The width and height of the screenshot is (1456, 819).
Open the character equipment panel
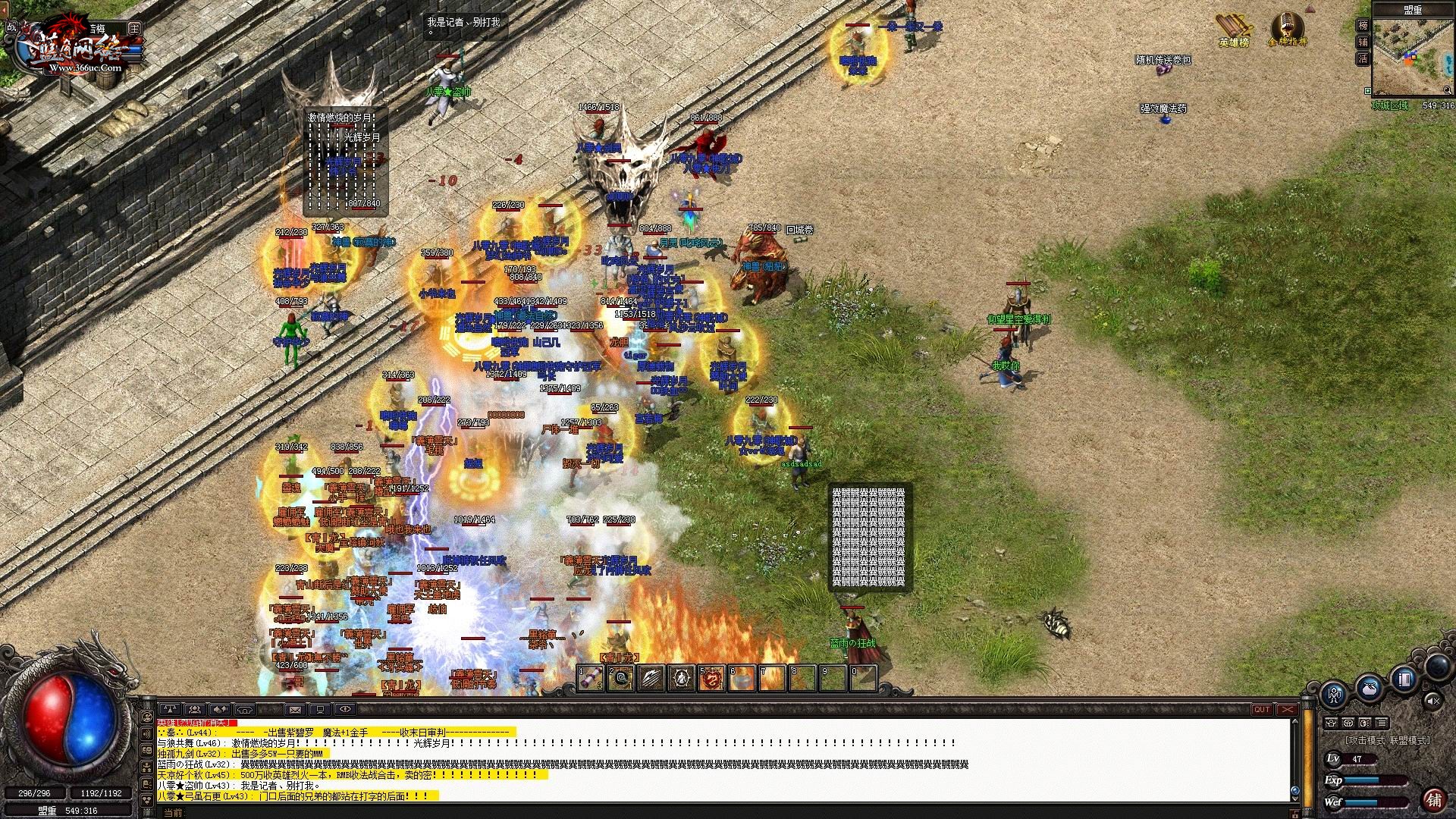(1334, 693)
